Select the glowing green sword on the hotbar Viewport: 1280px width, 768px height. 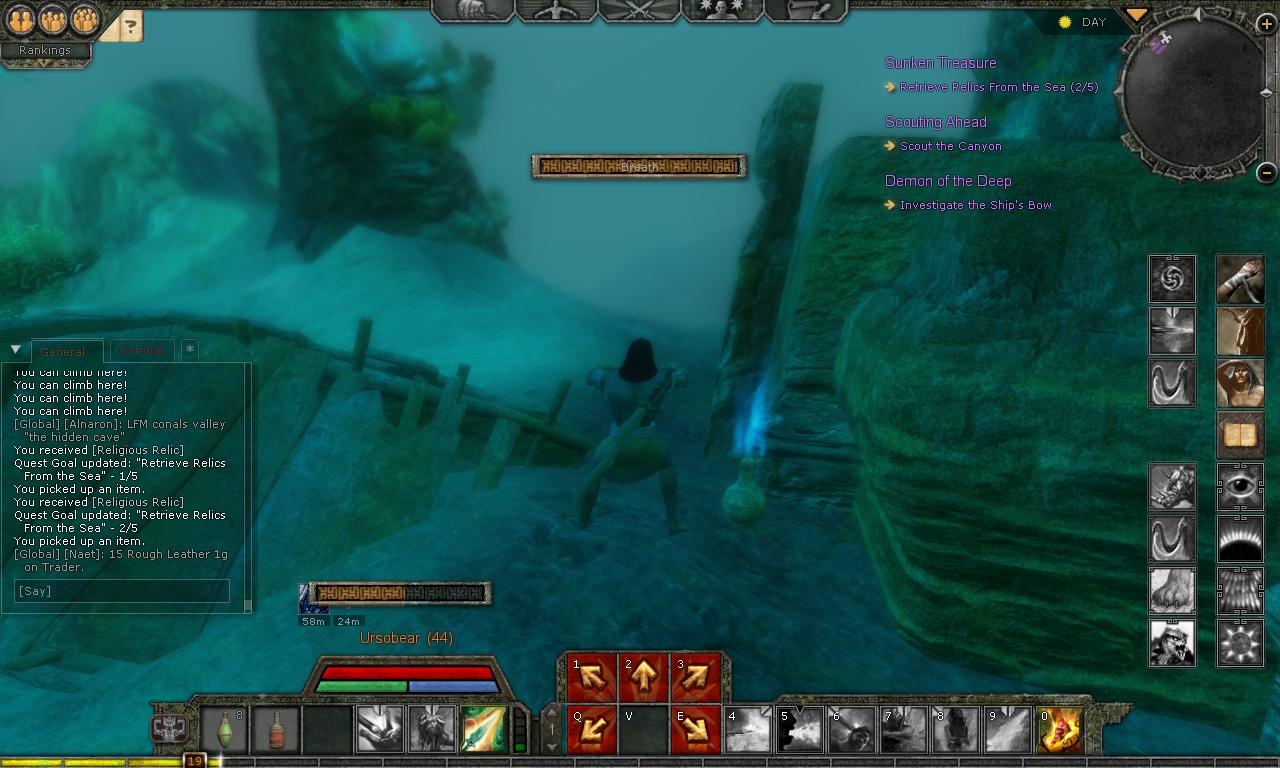pos(485,730)
